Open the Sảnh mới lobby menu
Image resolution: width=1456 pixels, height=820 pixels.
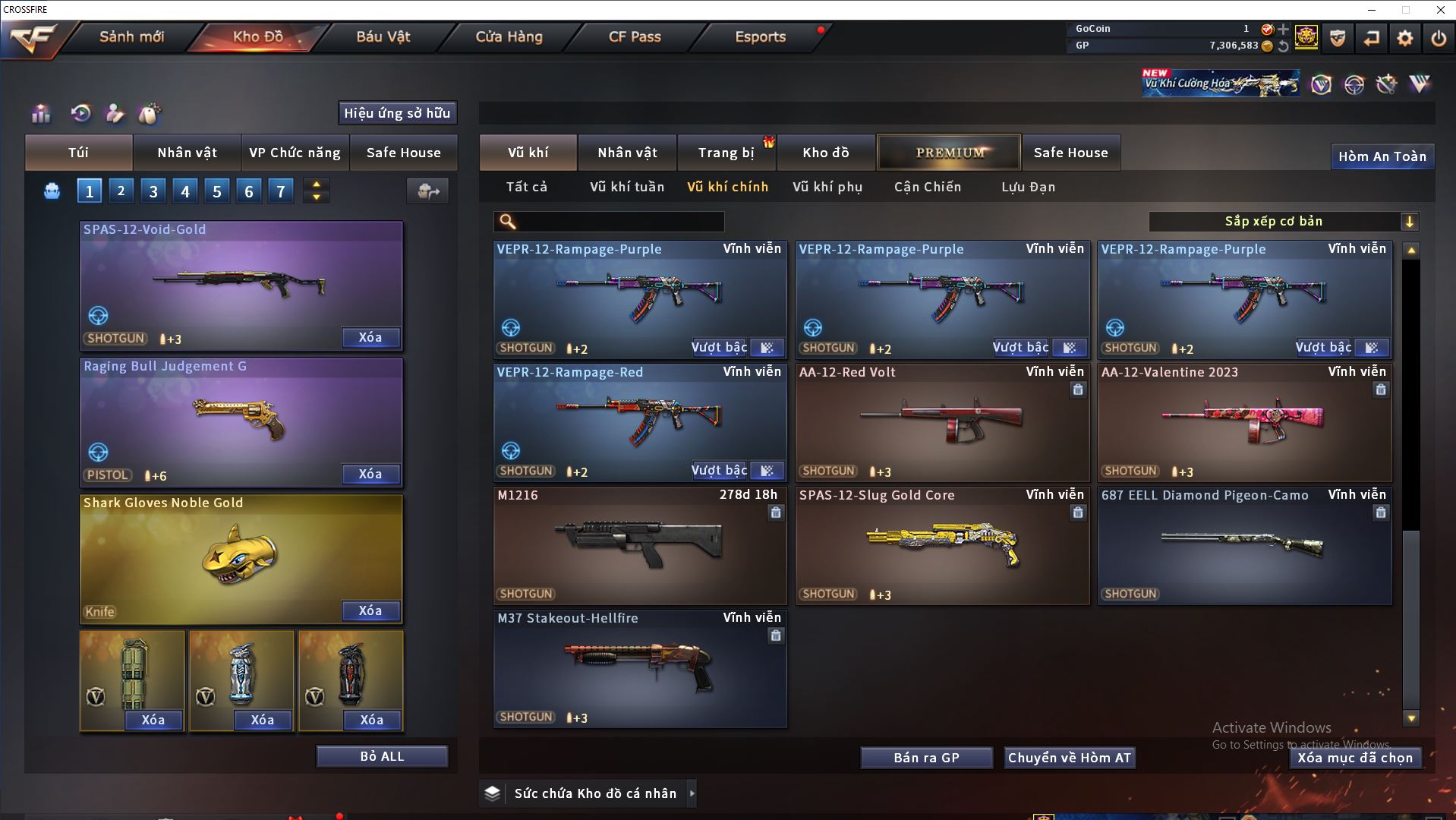[x=131, y=36]
